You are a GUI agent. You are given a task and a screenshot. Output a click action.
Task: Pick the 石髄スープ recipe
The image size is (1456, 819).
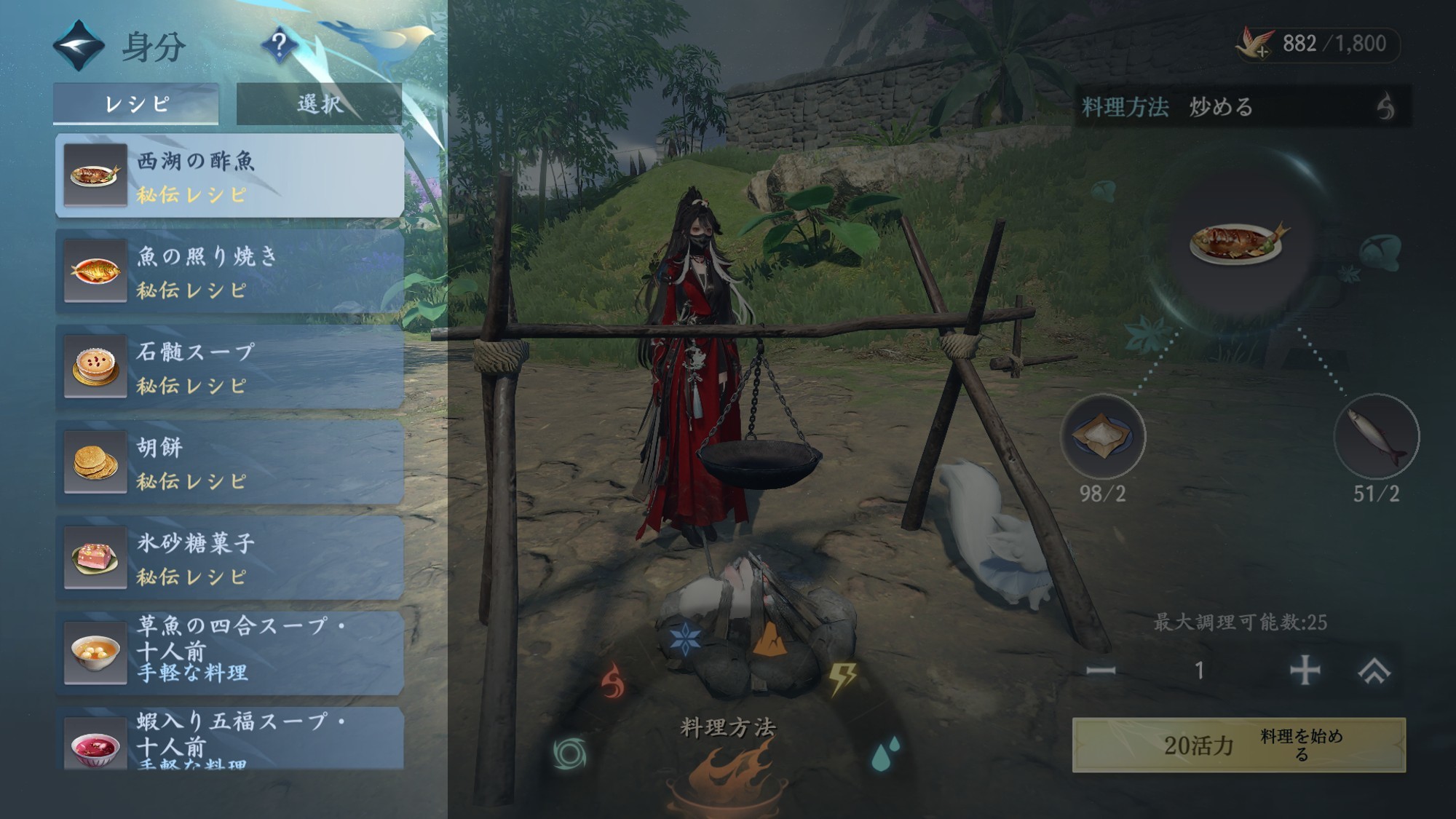coord(230,367)
